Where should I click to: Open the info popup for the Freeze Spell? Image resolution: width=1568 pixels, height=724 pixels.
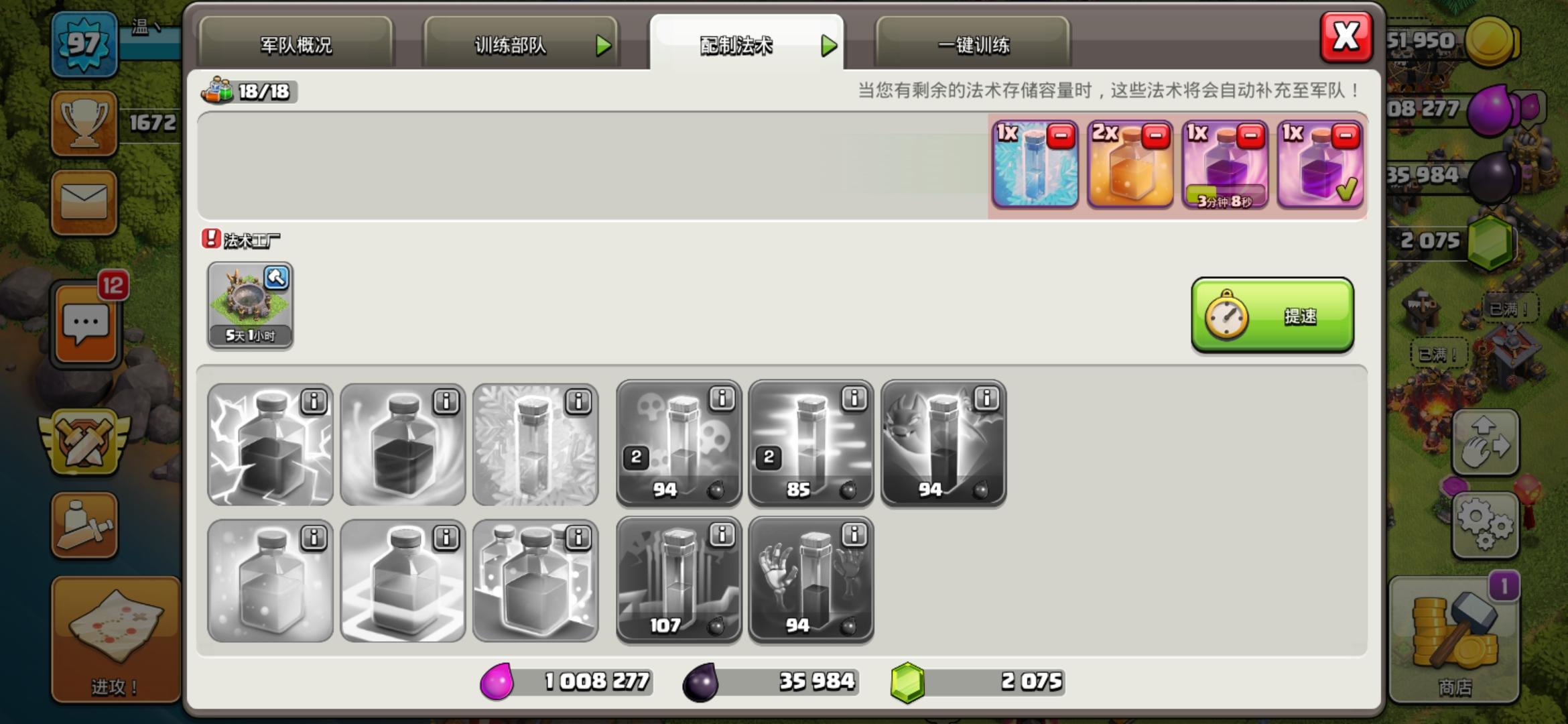tap(578, 401)
